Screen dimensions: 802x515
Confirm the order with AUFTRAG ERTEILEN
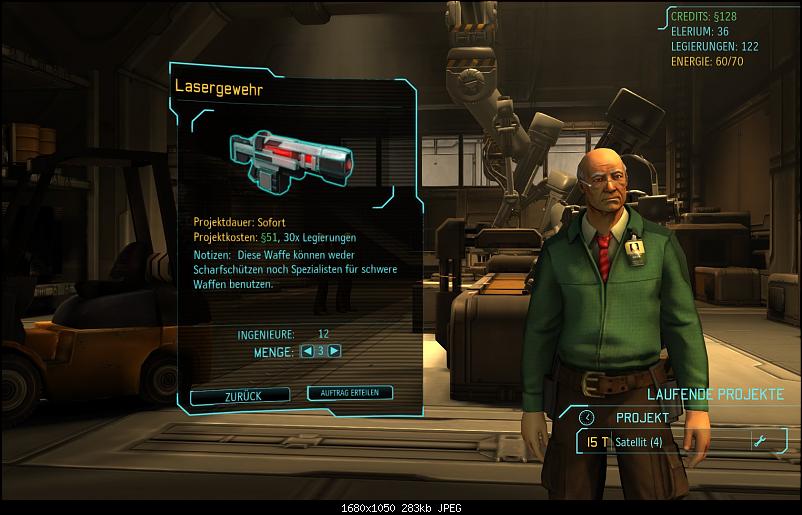[350, 393]
